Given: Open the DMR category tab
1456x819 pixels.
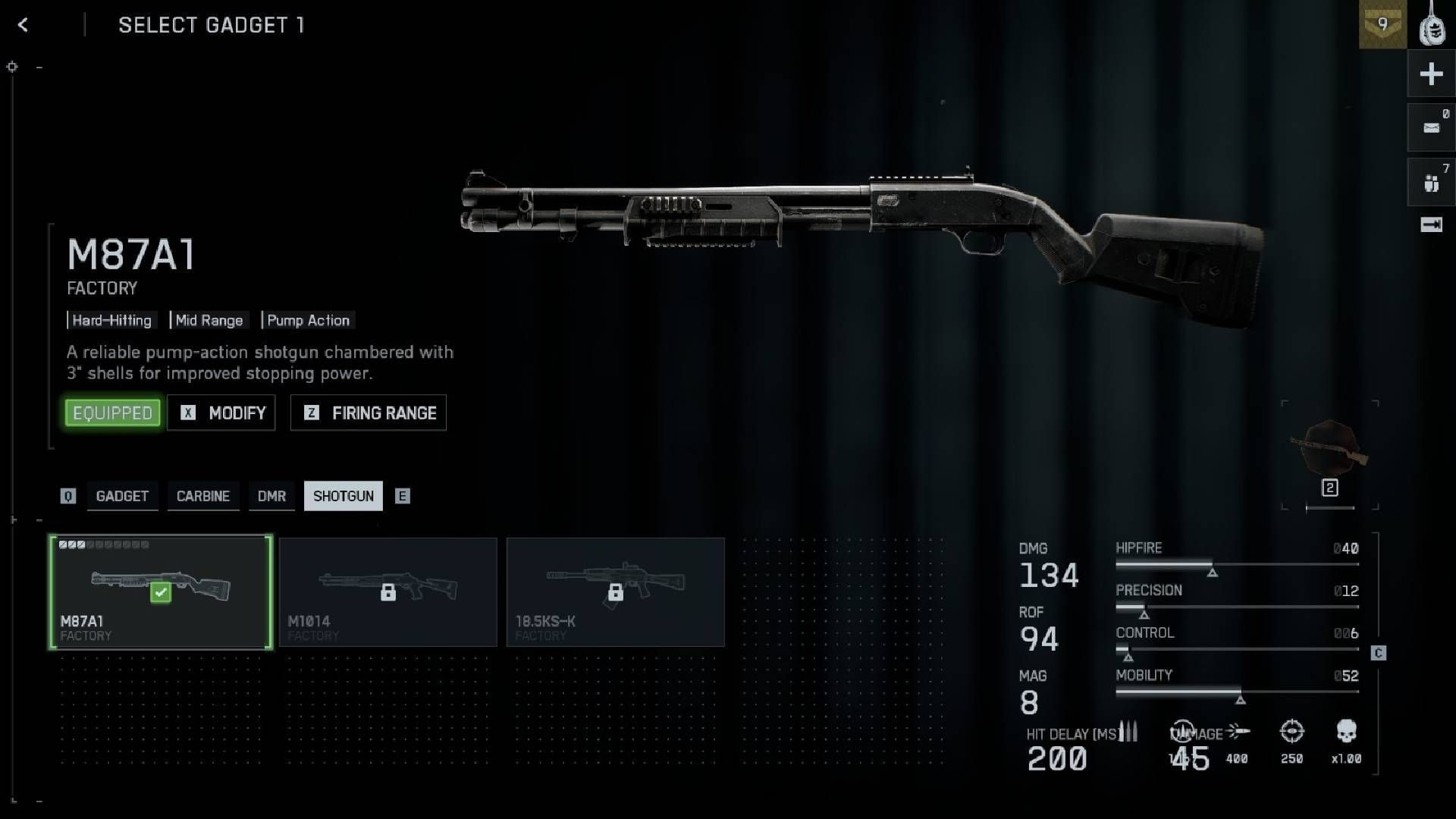Looking at the screenshot, I should [x=271, y=496].
